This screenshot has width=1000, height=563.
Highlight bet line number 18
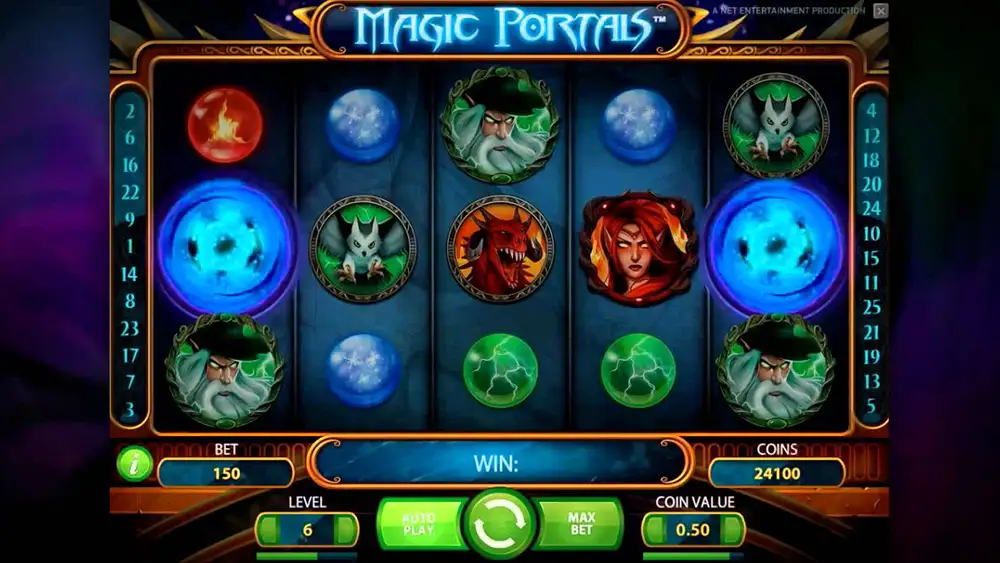871,160
